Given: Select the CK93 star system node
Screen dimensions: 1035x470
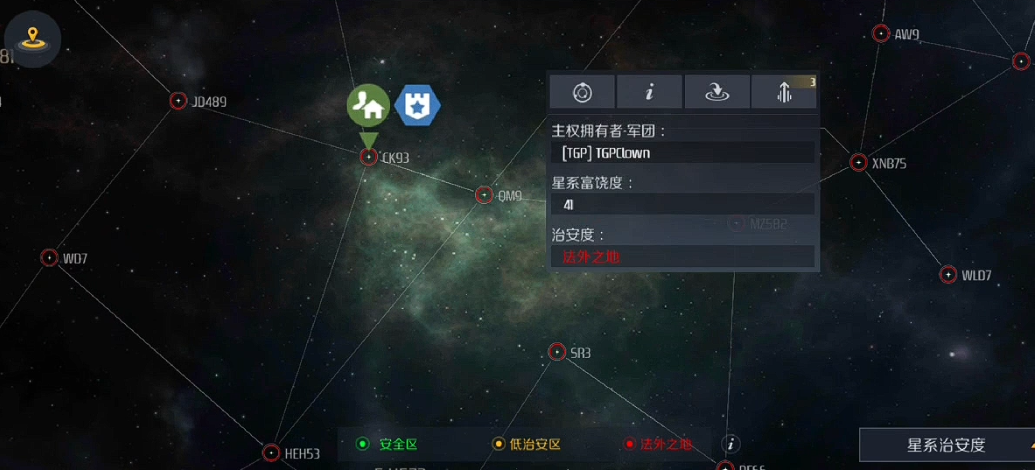Looking at the screenshot, I should tap(369, 157).
